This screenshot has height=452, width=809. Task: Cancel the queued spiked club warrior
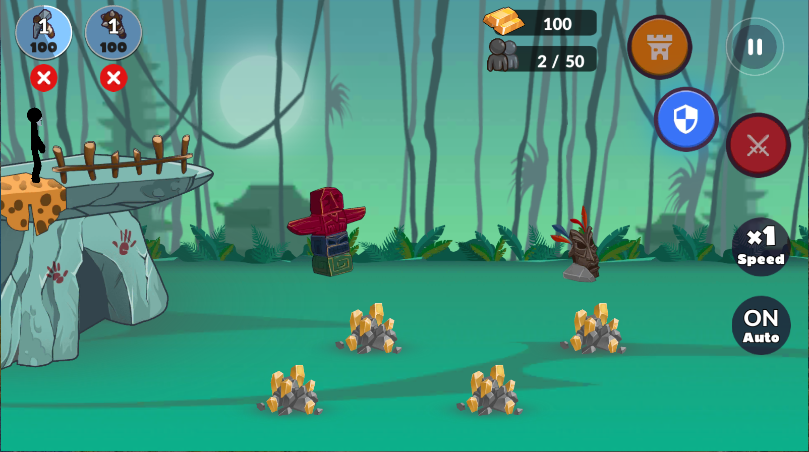[113, 77]
